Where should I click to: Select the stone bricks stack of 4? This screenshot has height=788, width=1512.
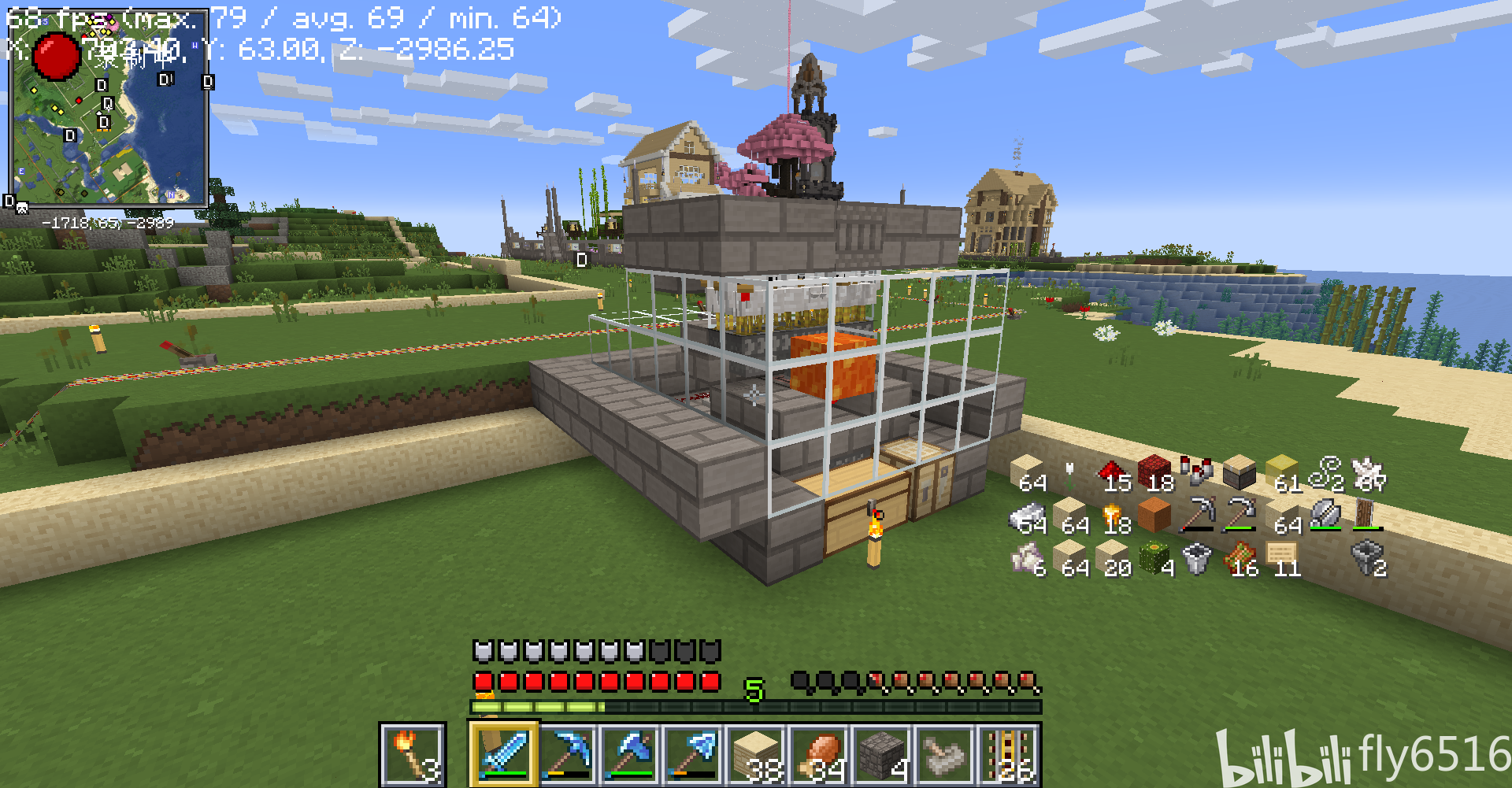[883, 753]
